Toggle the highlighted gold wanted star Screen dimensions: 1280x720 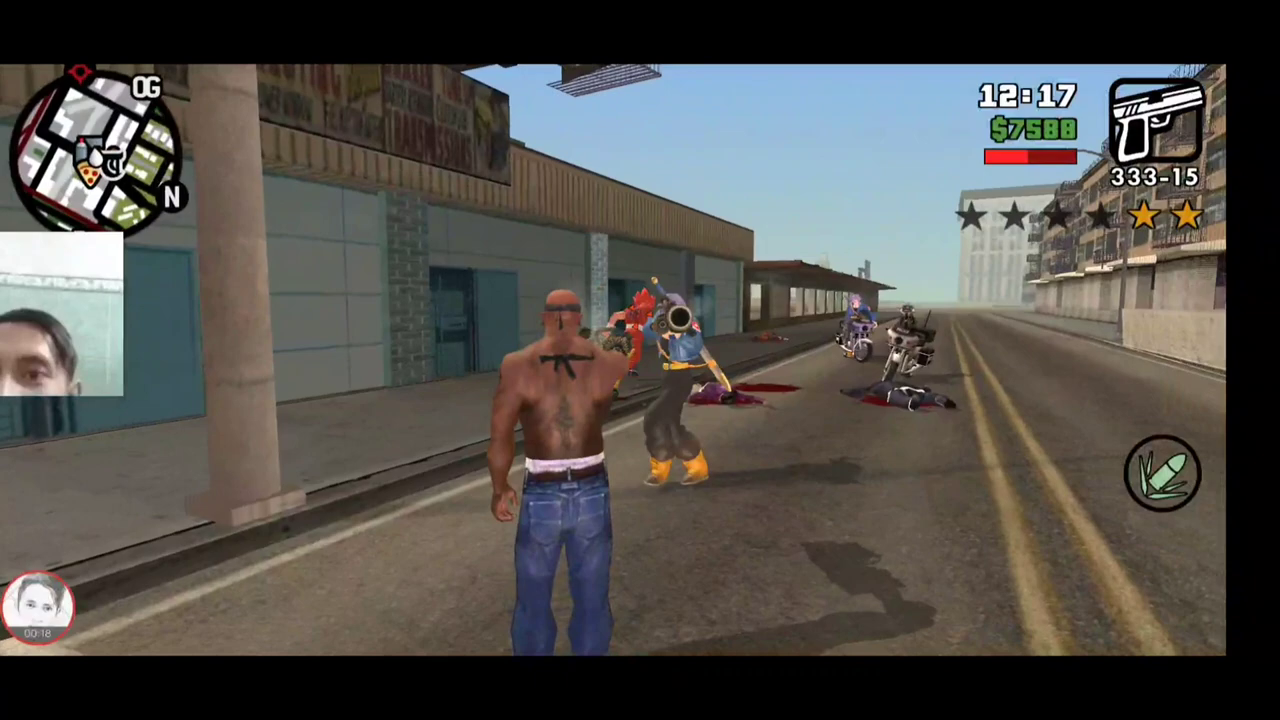click(x=1145, y=215)
